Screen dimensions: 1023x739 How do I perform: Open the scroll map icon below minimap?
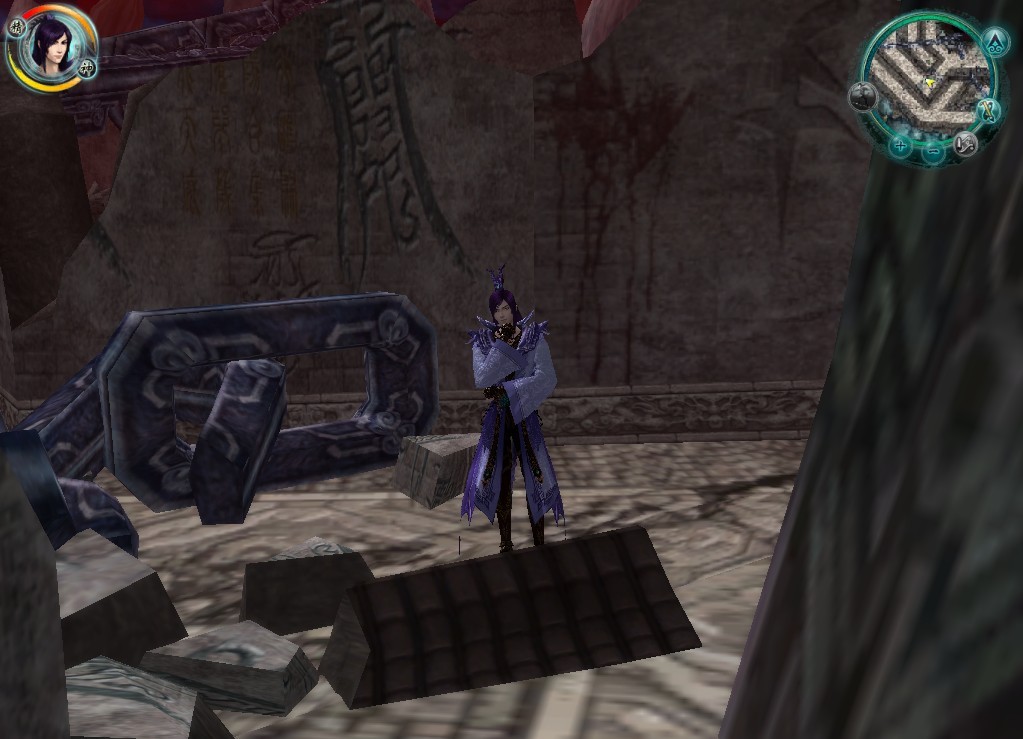(x=965, y=143)
